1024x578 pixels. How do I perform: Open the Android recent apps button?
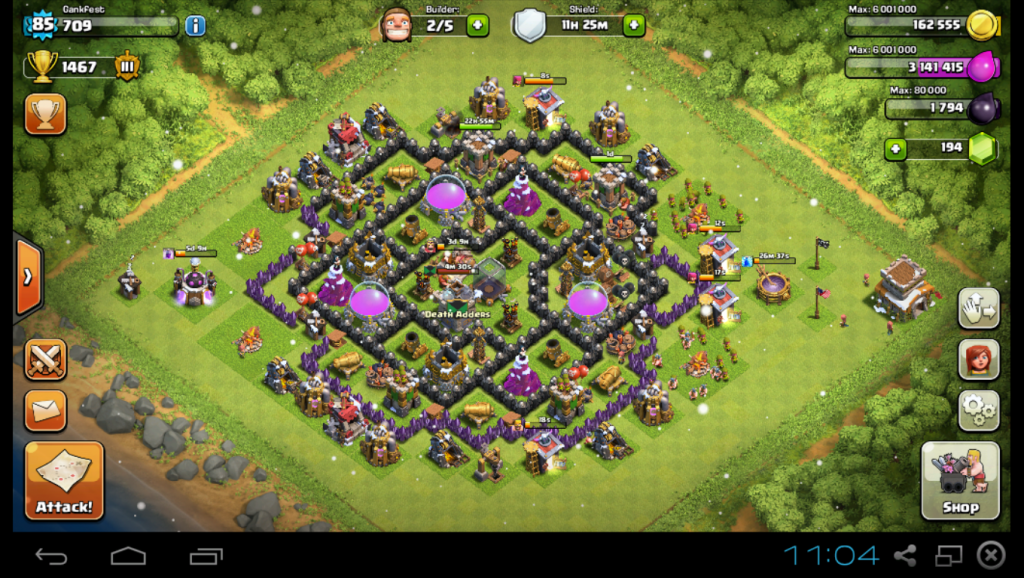pyautogui.click(x=205, y=555)
